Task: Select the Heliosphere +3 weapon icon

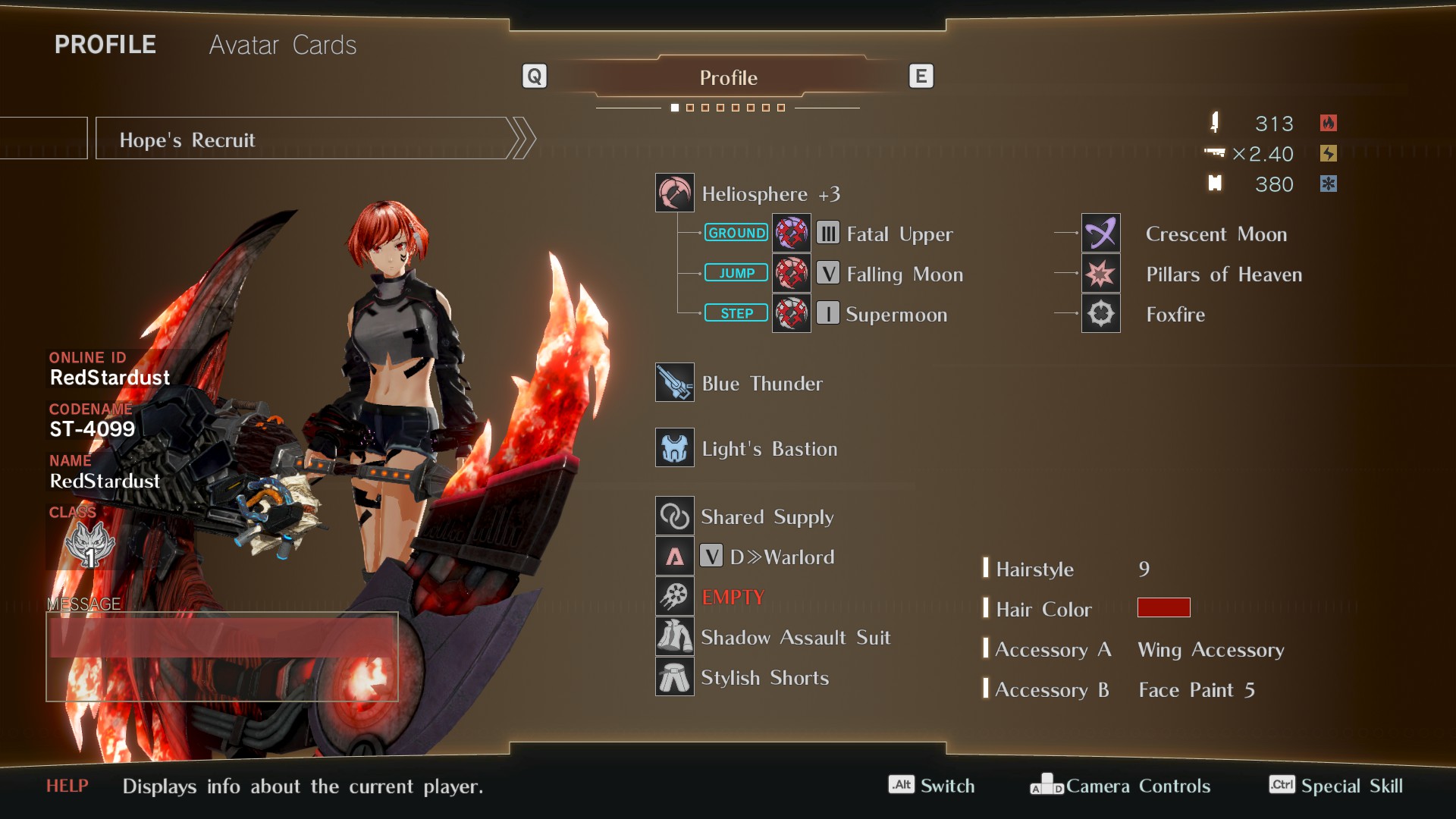Action: [x=675, y=193]
